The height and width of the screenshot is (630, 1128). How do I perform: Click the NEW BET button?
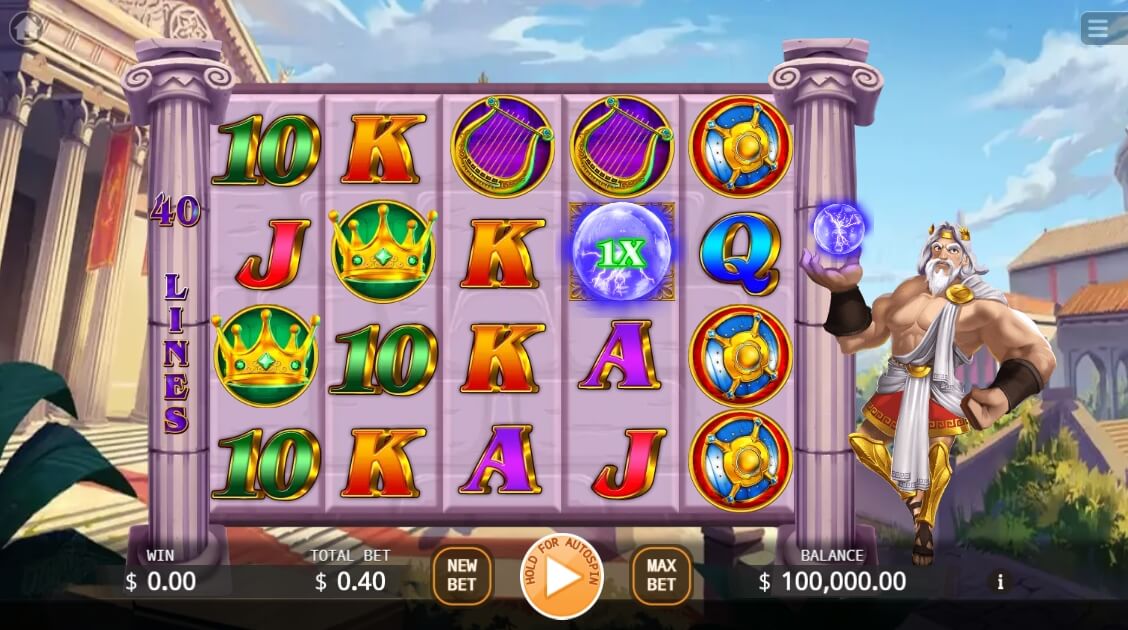(x=461, y=576)
